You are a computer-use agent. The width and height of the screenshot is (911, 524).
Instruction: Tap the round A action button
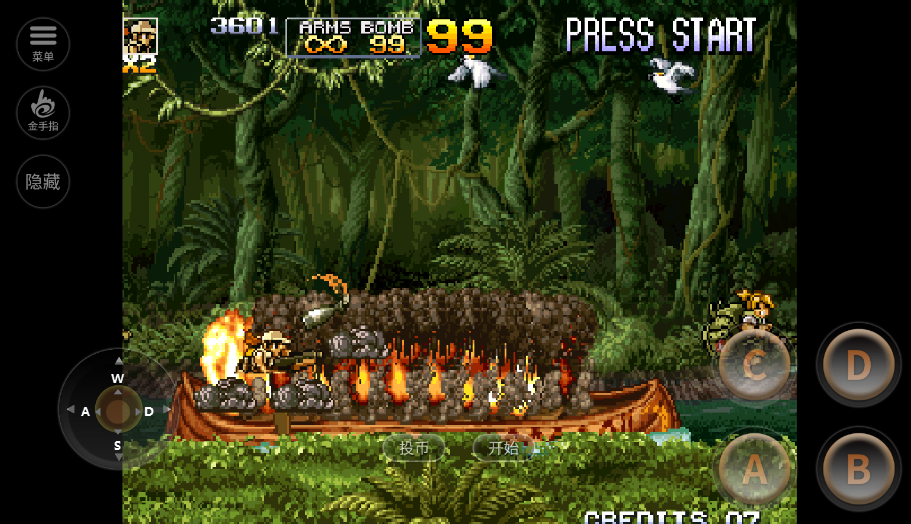pos(755,469)
